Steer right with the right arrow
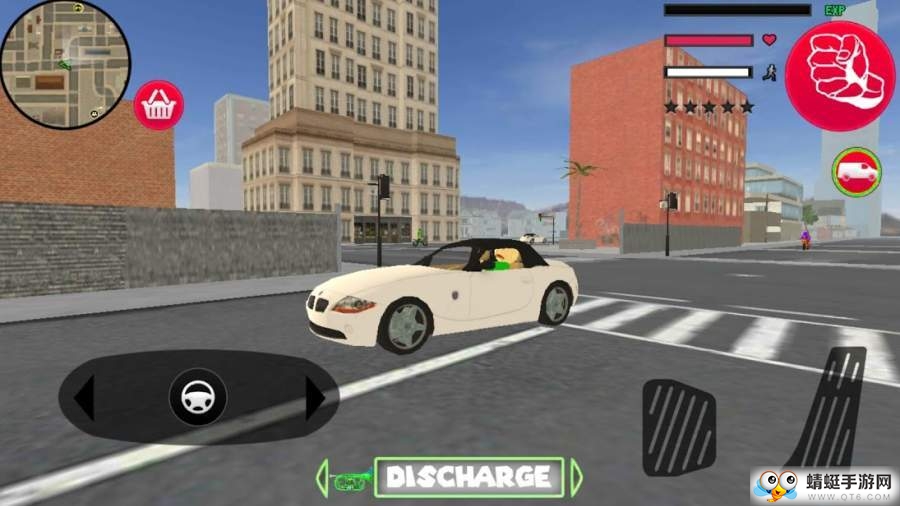Image resolution: width=900 pixels, height=506 pixels. (x=315, y=398)
